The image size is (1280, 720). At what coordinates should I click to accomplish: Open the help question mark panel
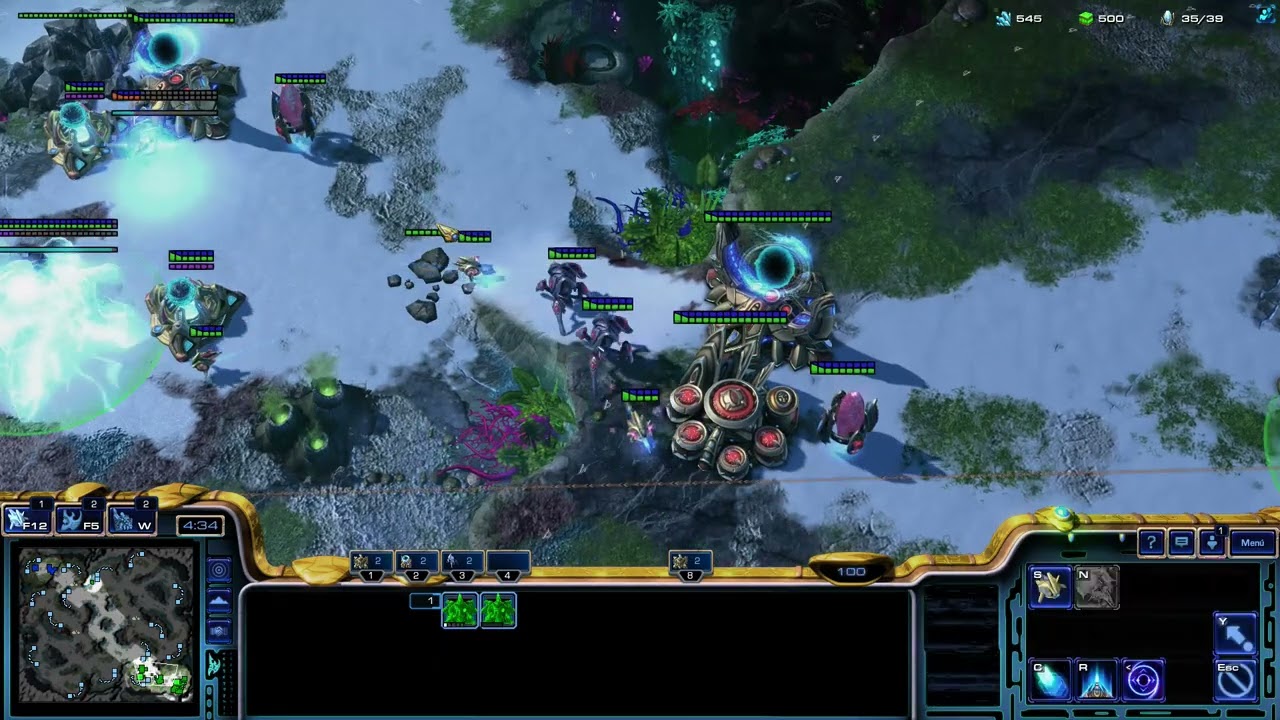click(1151, 543)
